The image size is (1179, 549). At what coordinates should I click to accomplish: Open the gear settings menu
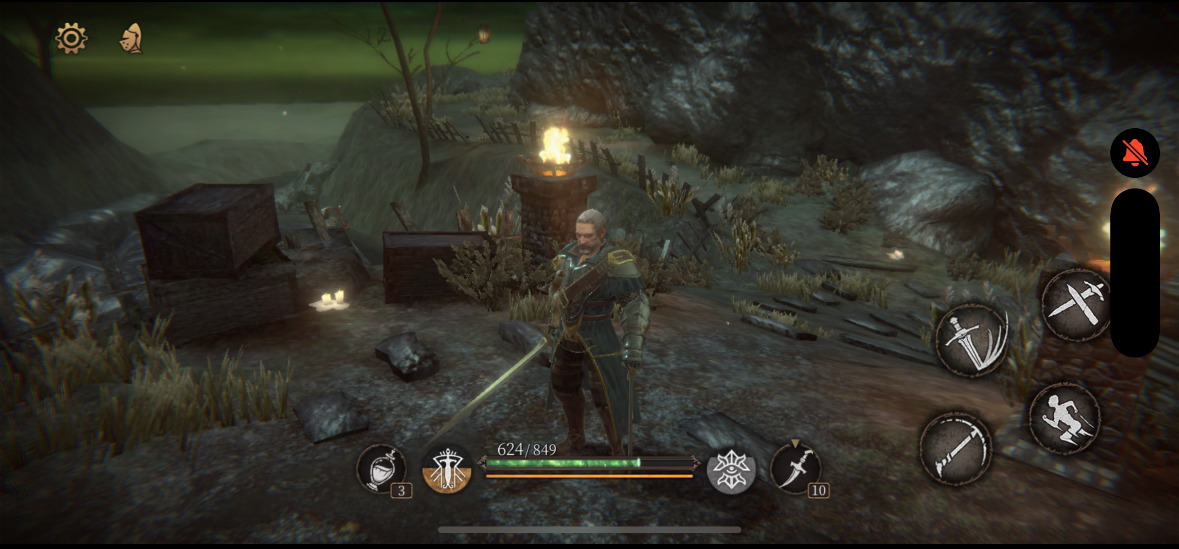point(71,39)
